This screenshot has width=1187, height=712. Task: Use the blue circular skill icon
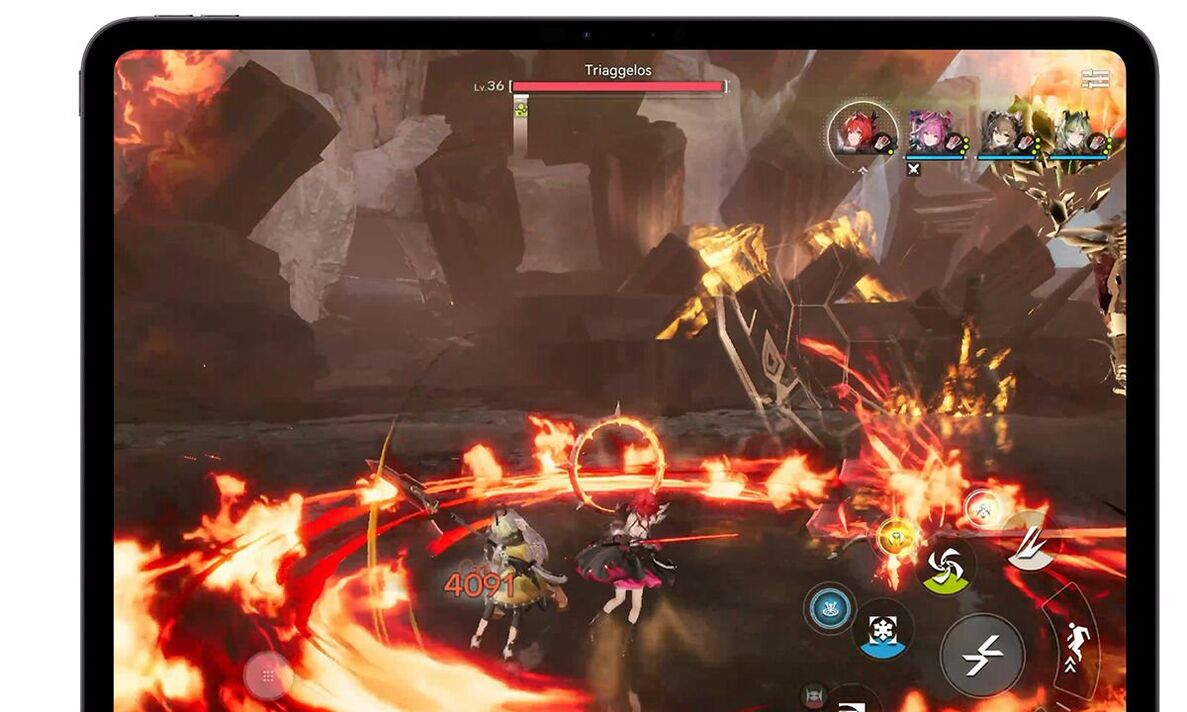tap(830, 608)
